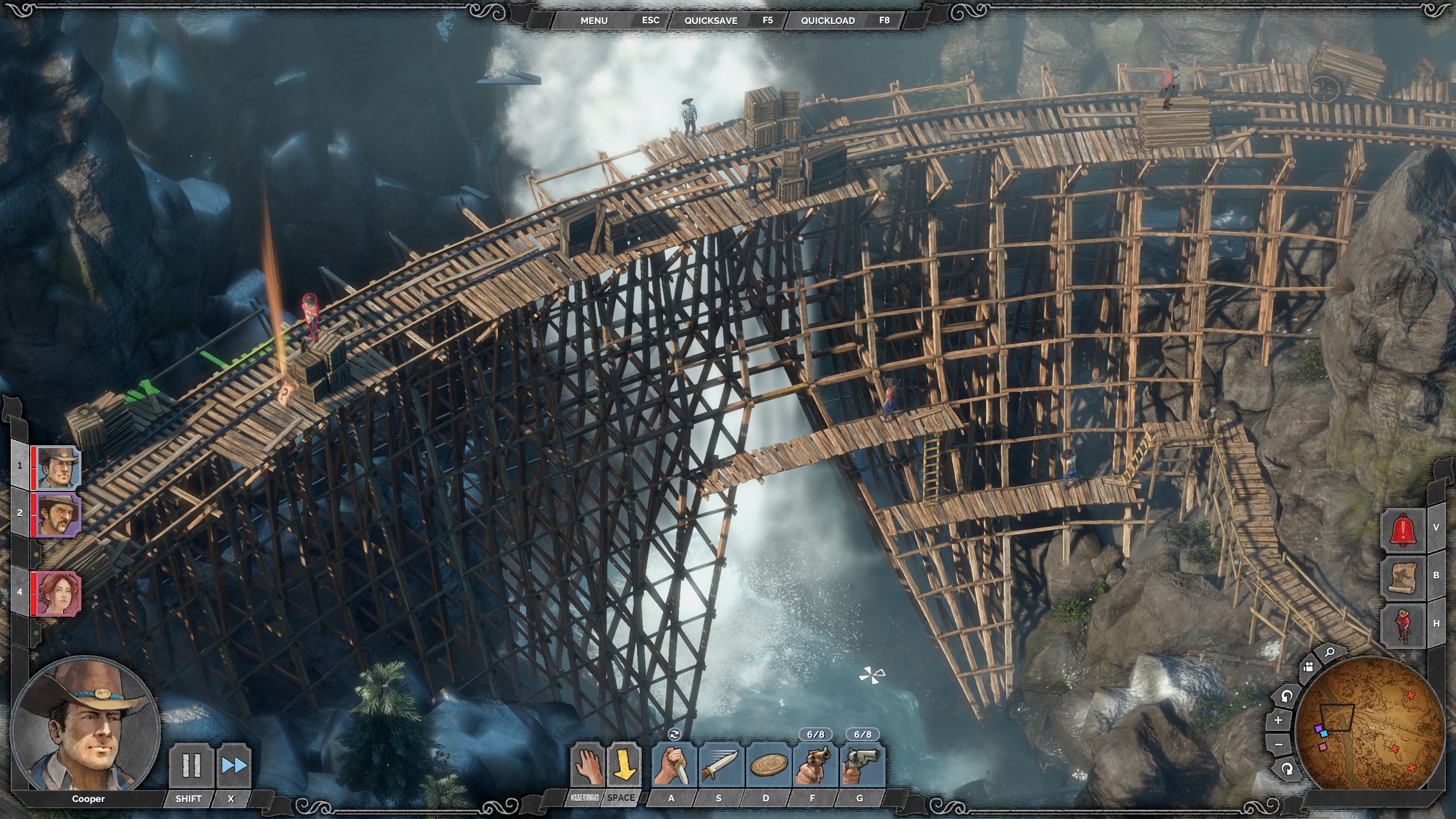Choose the open hand interact icon
1456x819 pixels.
pos(586,766)
